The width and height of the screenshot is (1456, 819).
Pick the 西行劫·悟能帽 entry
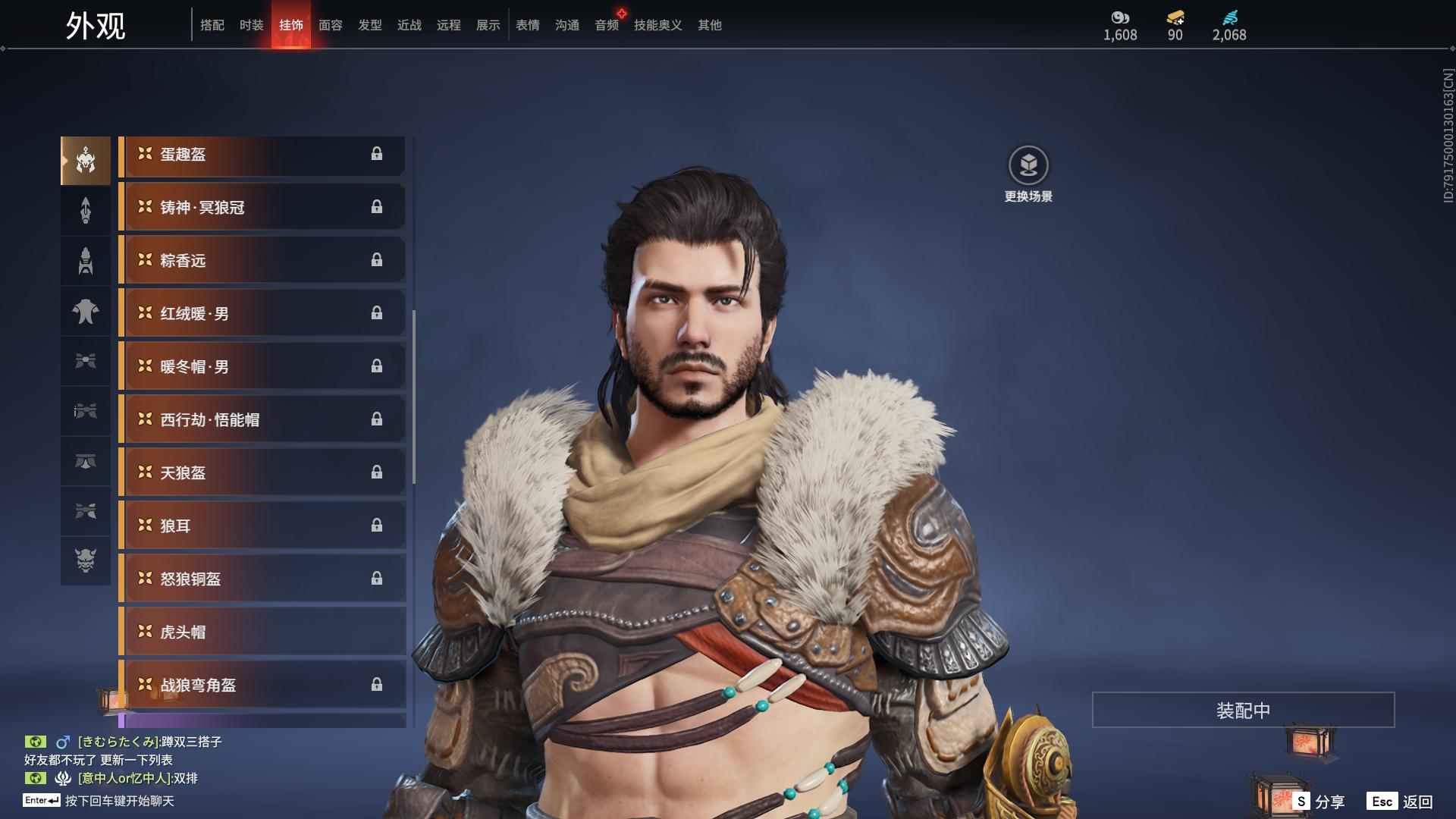point(262,420)
